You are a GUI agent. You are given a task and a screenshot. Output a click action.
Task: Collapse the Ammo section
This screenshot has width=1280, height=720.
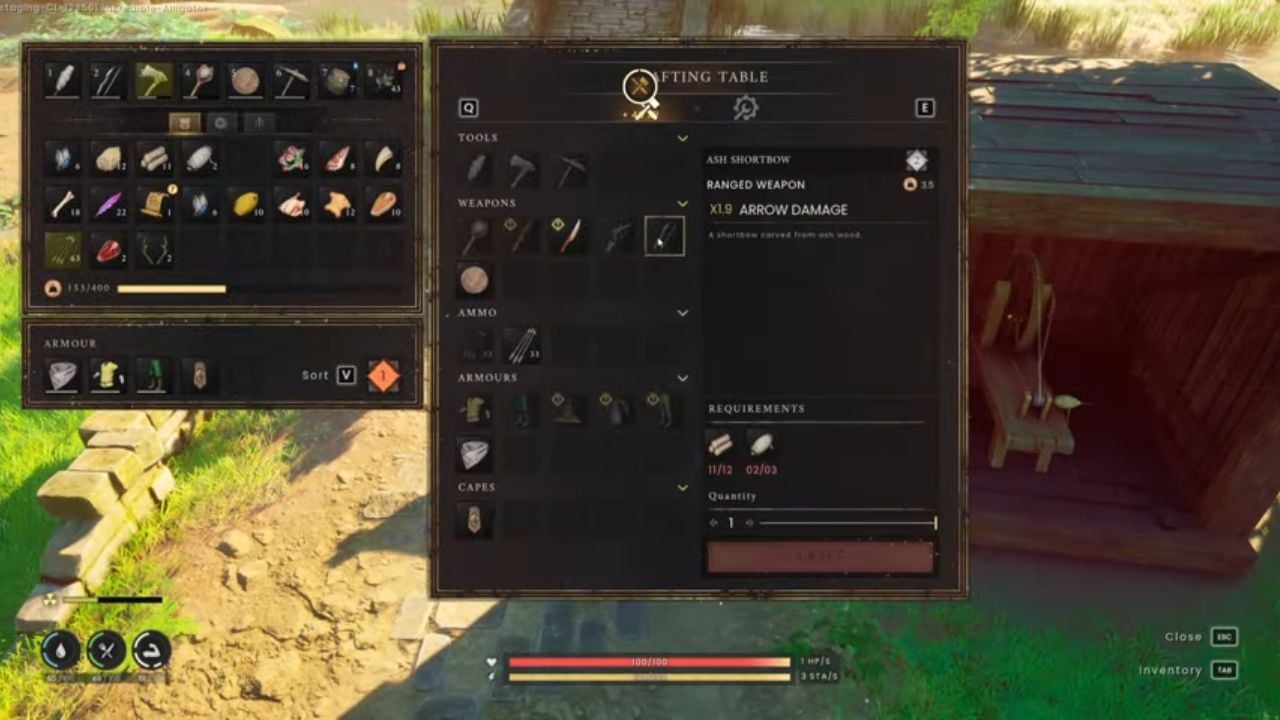pos(683,312)
